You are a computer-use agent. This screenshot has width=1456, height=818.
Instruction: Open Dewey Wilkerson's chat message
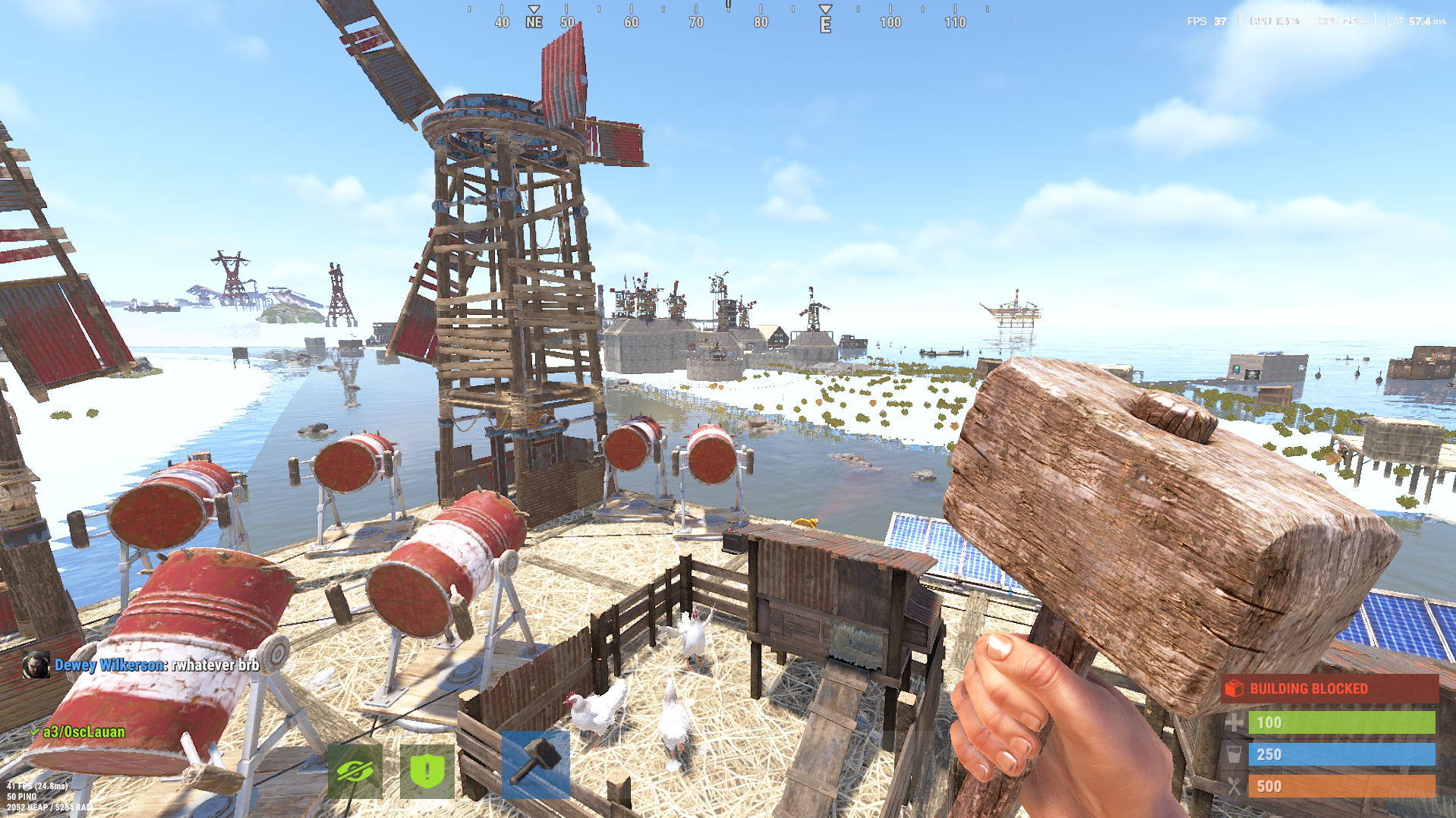point(156,665)
